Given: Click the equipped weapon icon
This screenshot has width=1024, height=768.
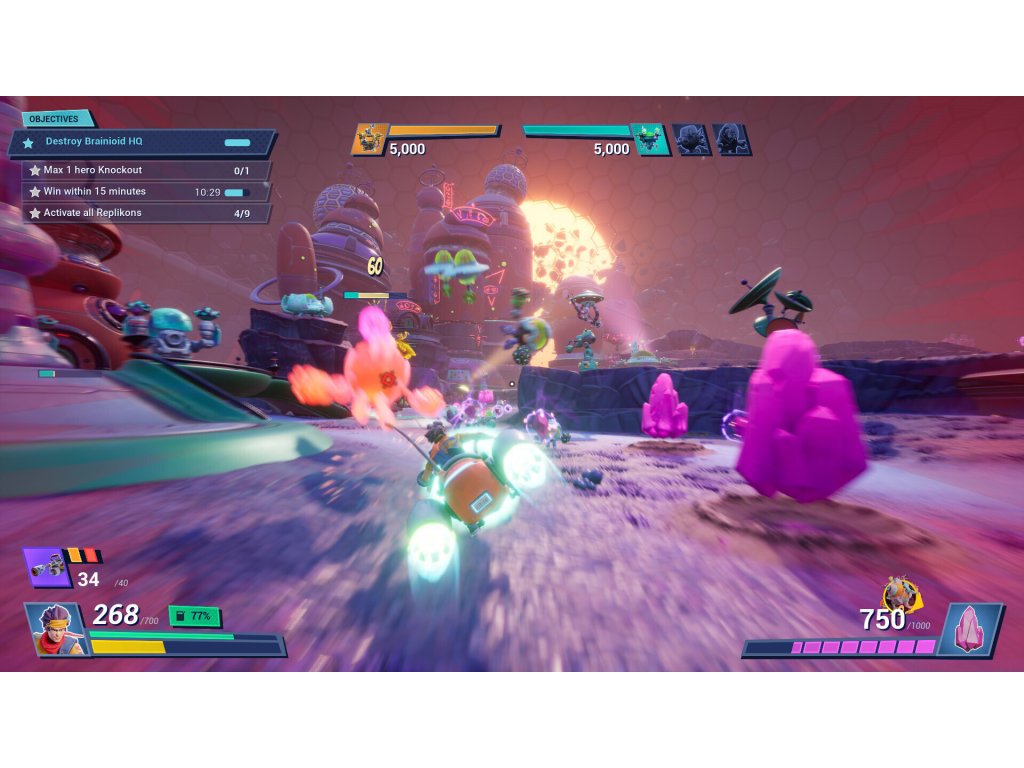Looking at the screenshot, I should (x=45, y=568).
